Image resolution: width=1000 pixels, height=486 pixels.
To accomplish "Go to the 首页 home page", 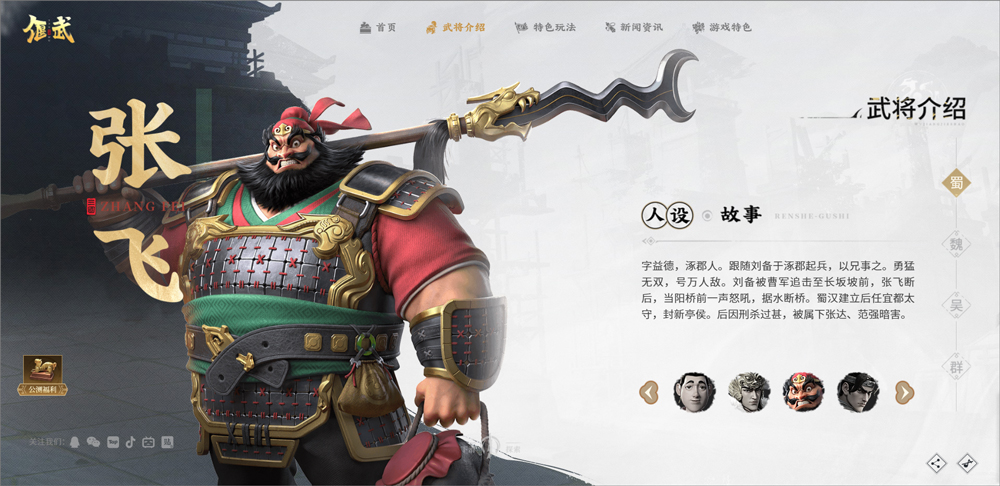I will [x=378, y=27].
